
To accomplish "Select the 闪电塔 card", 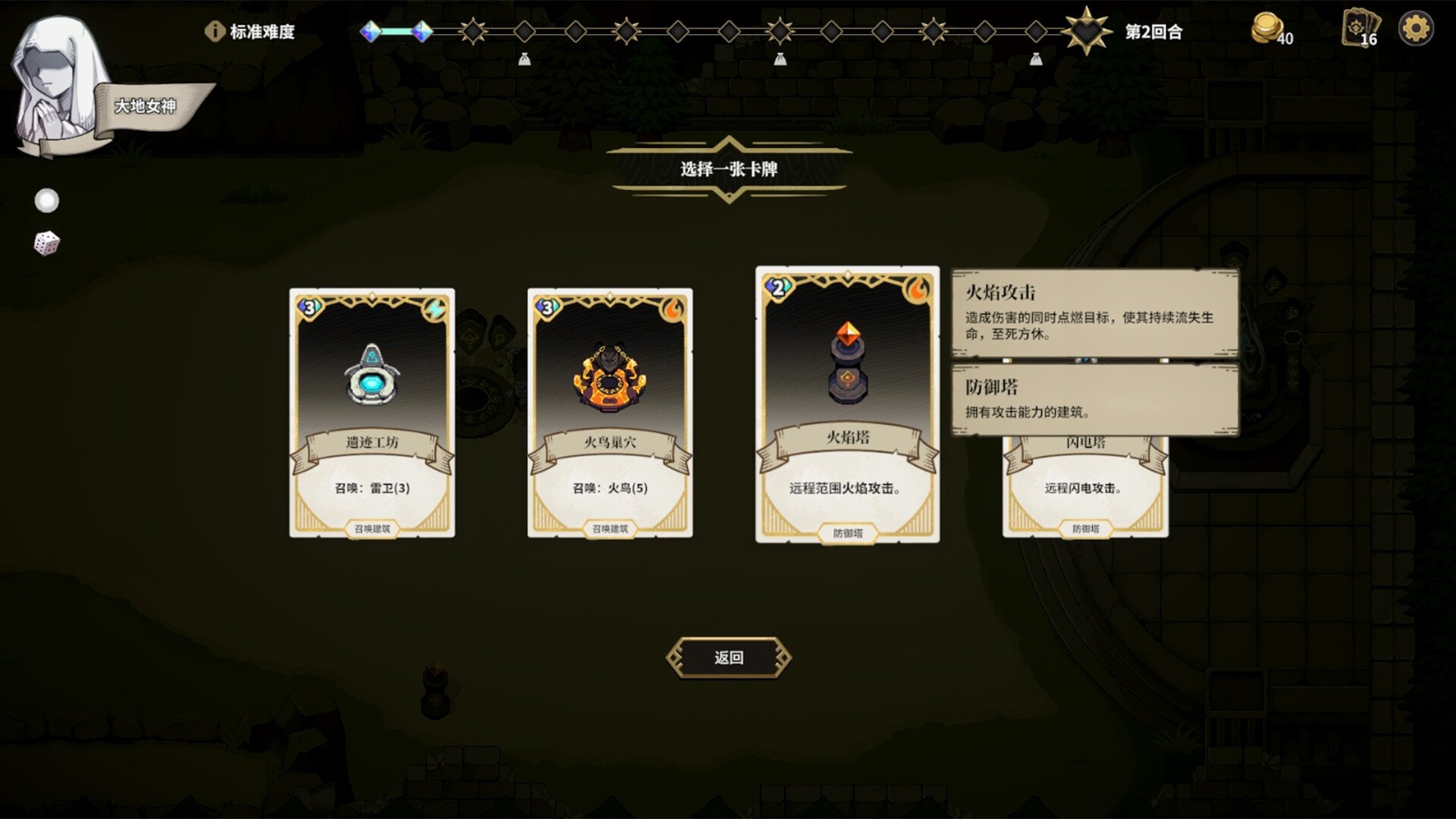I will [1085, 487].
